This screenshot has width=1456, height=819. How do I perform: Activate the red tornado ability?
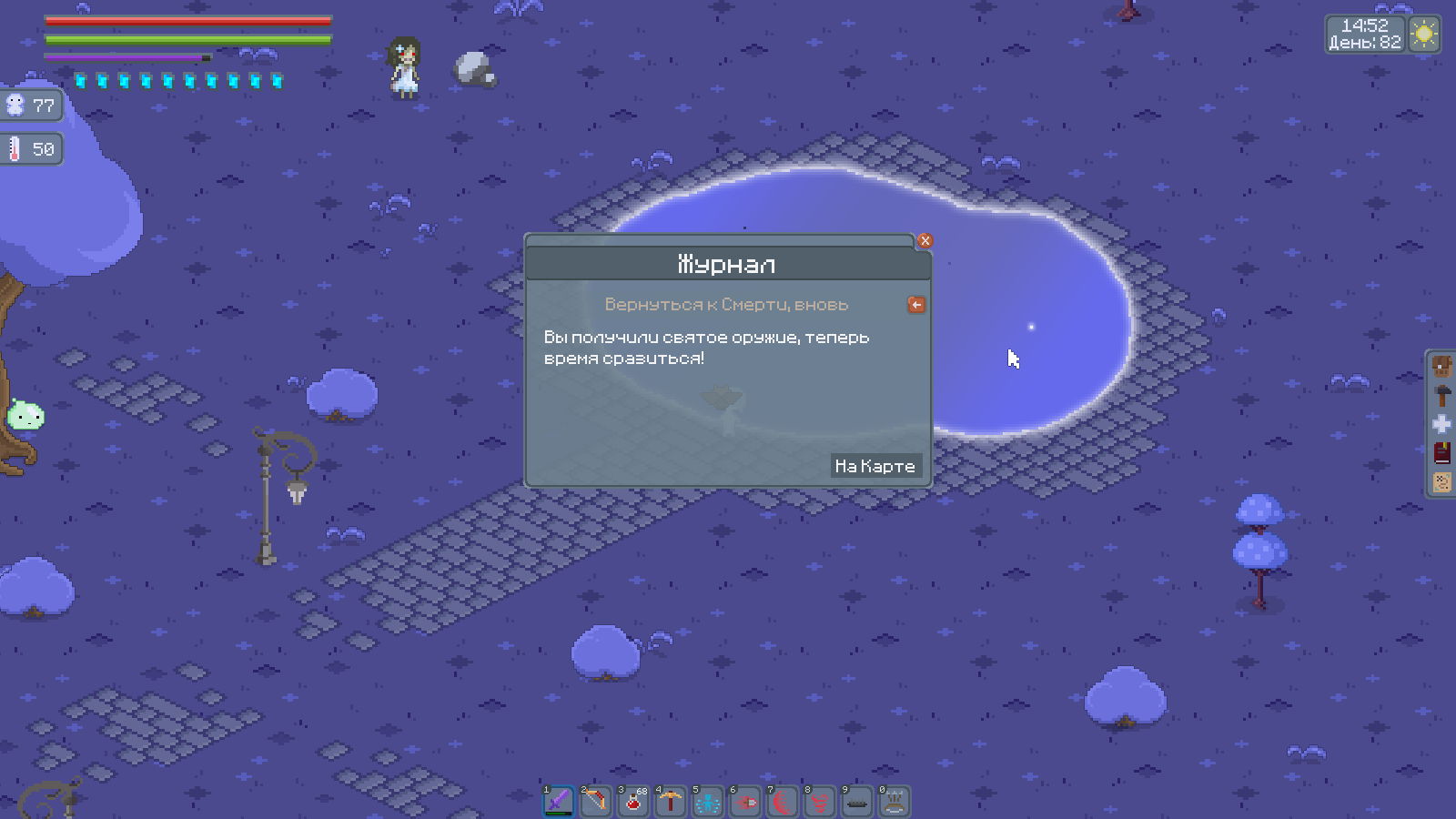pyautogui.click(x=820, y=802)
